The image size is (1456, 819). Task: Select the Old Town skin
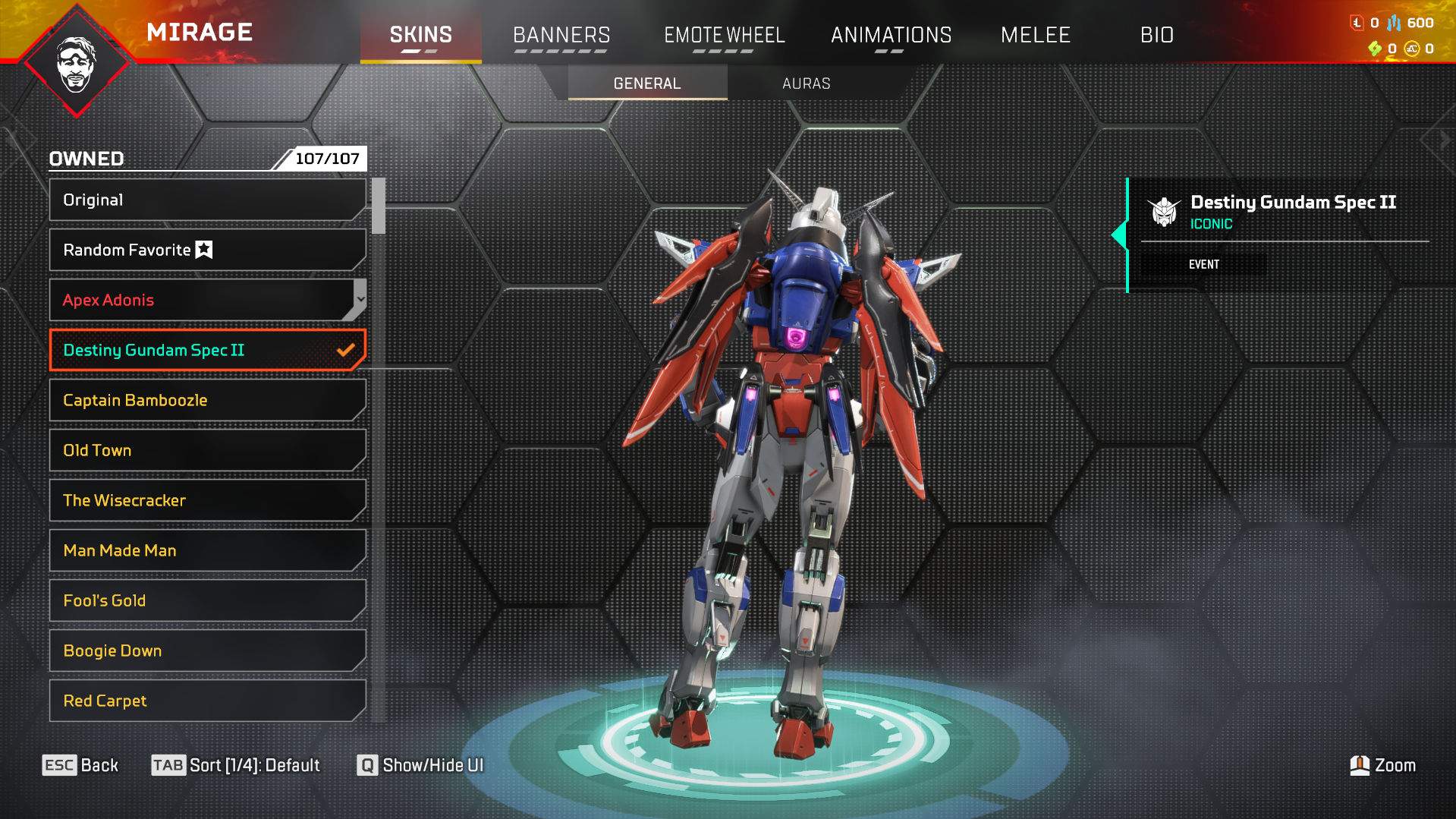[206, 450]
